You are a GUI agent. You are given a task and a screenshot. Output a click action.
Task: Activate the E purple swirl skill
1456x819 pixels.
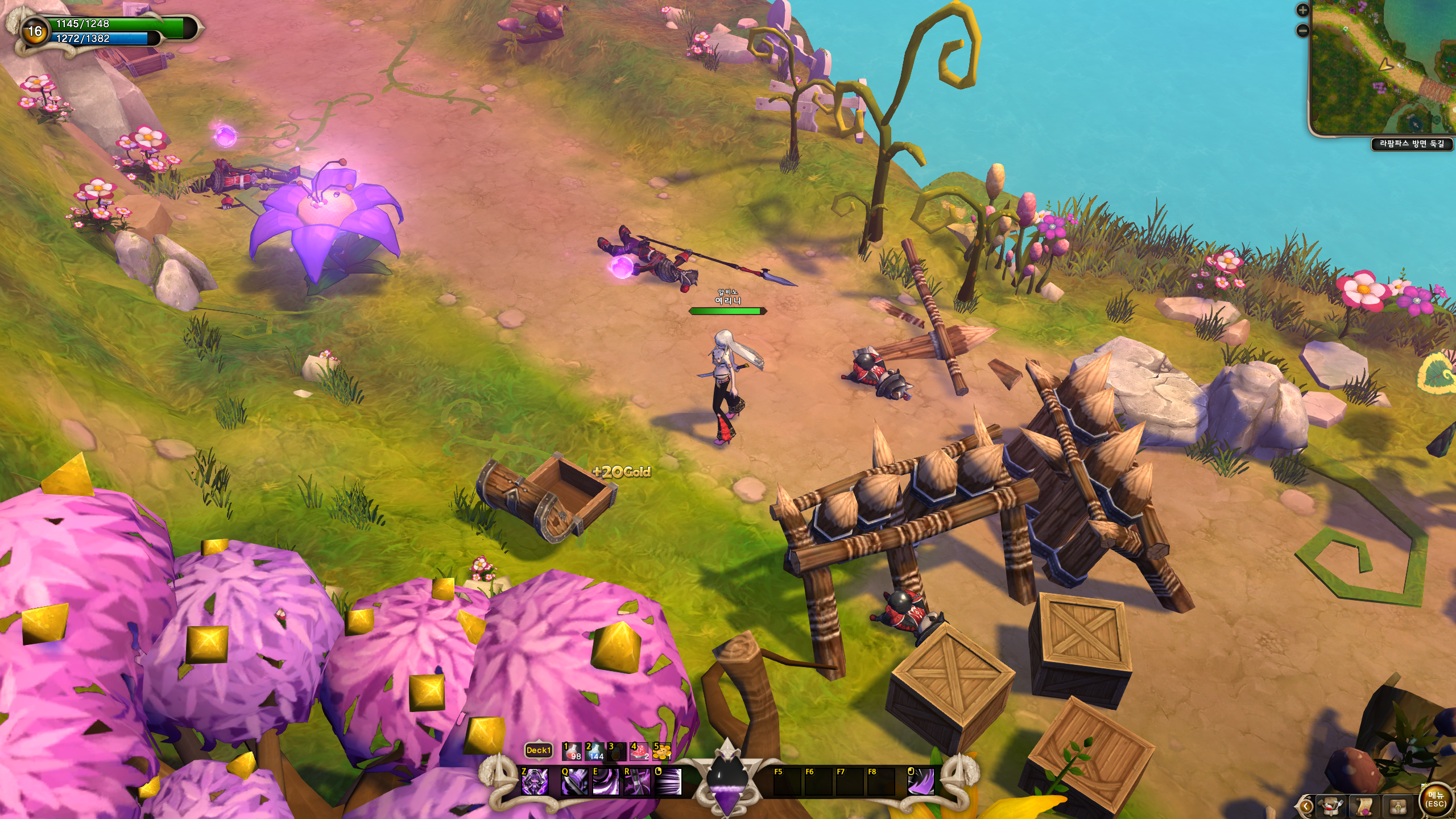click(606, 781)
